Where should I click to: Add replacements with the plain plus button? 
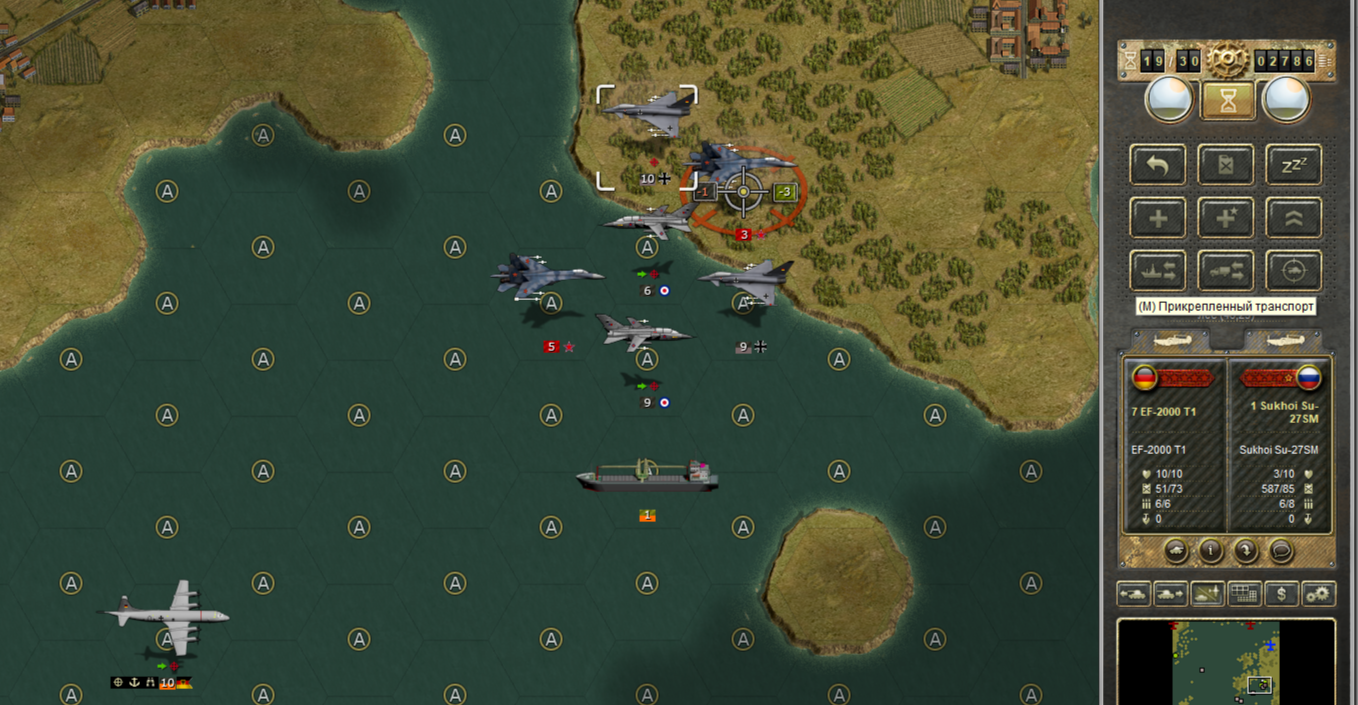1158,218
